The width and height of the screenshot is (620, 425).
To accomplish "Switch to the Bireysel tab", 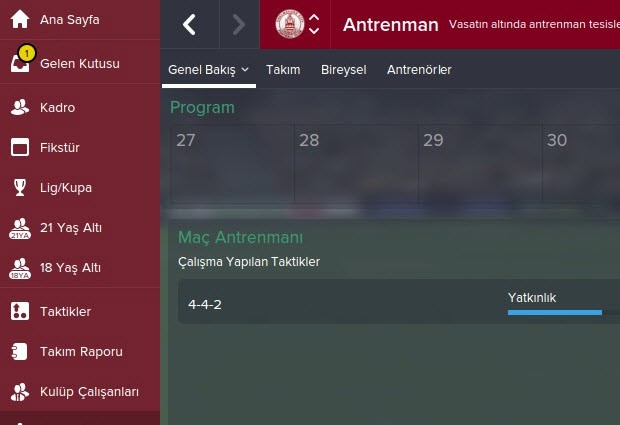I will click(343, 69).
